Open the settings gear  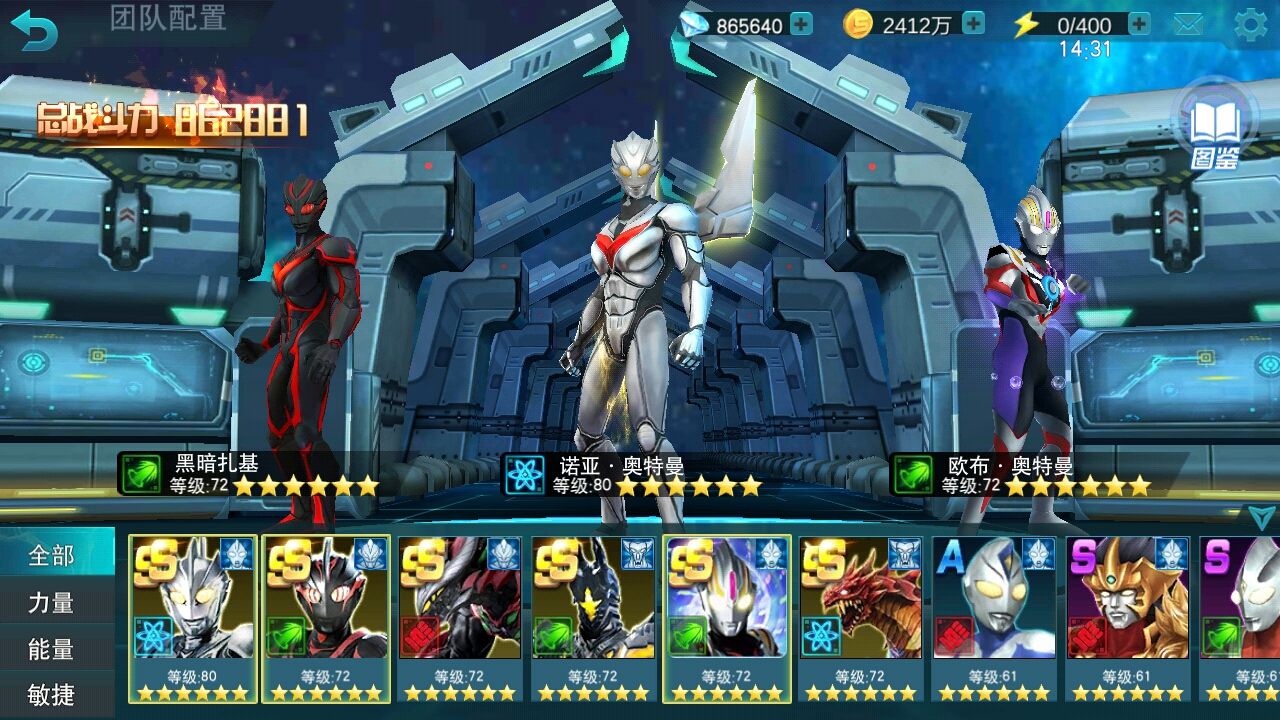pyautogui.click(x=1250, y=25)
